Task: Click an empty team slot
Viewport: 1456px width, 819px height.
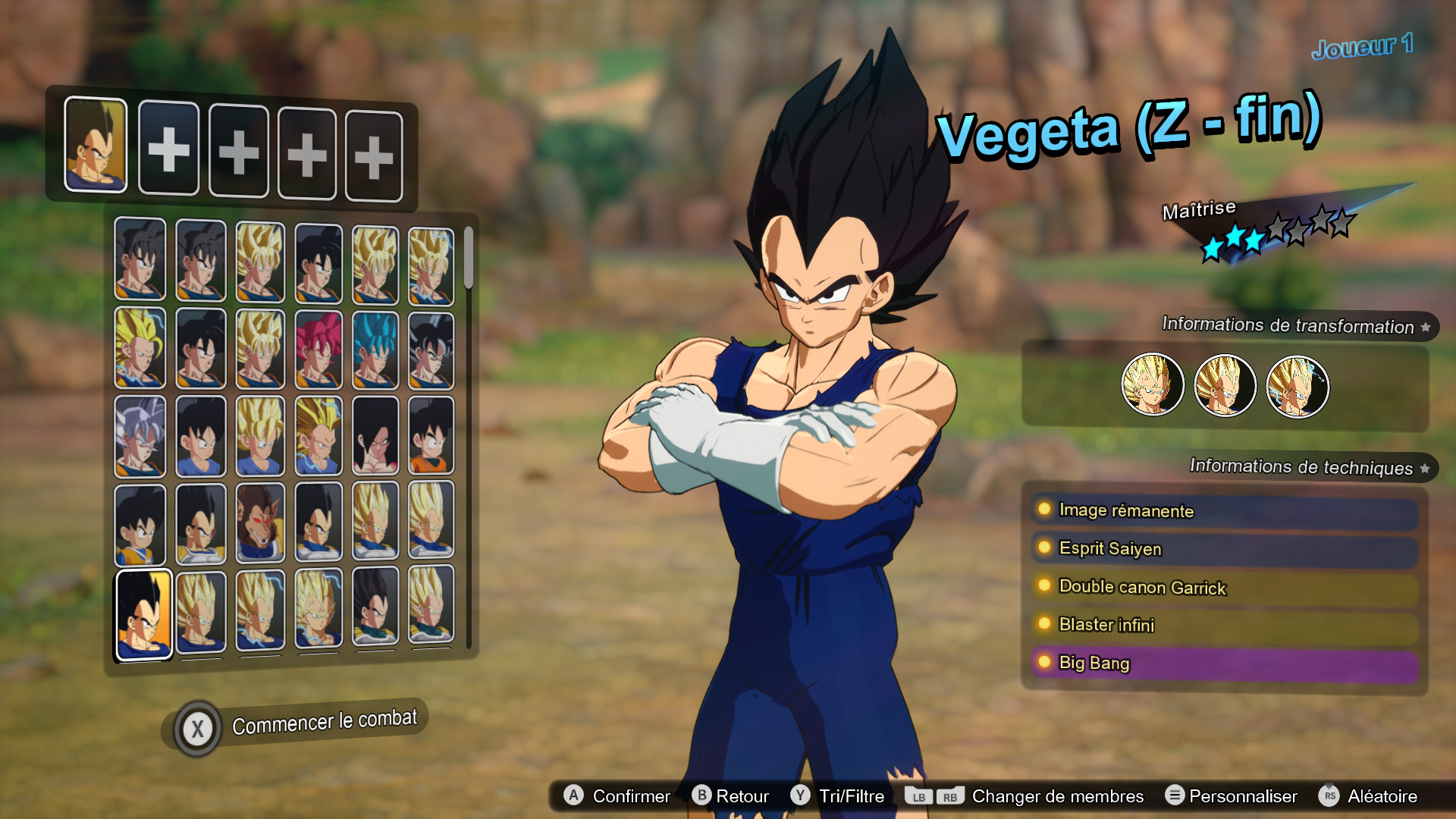Action: coord(169,148)
